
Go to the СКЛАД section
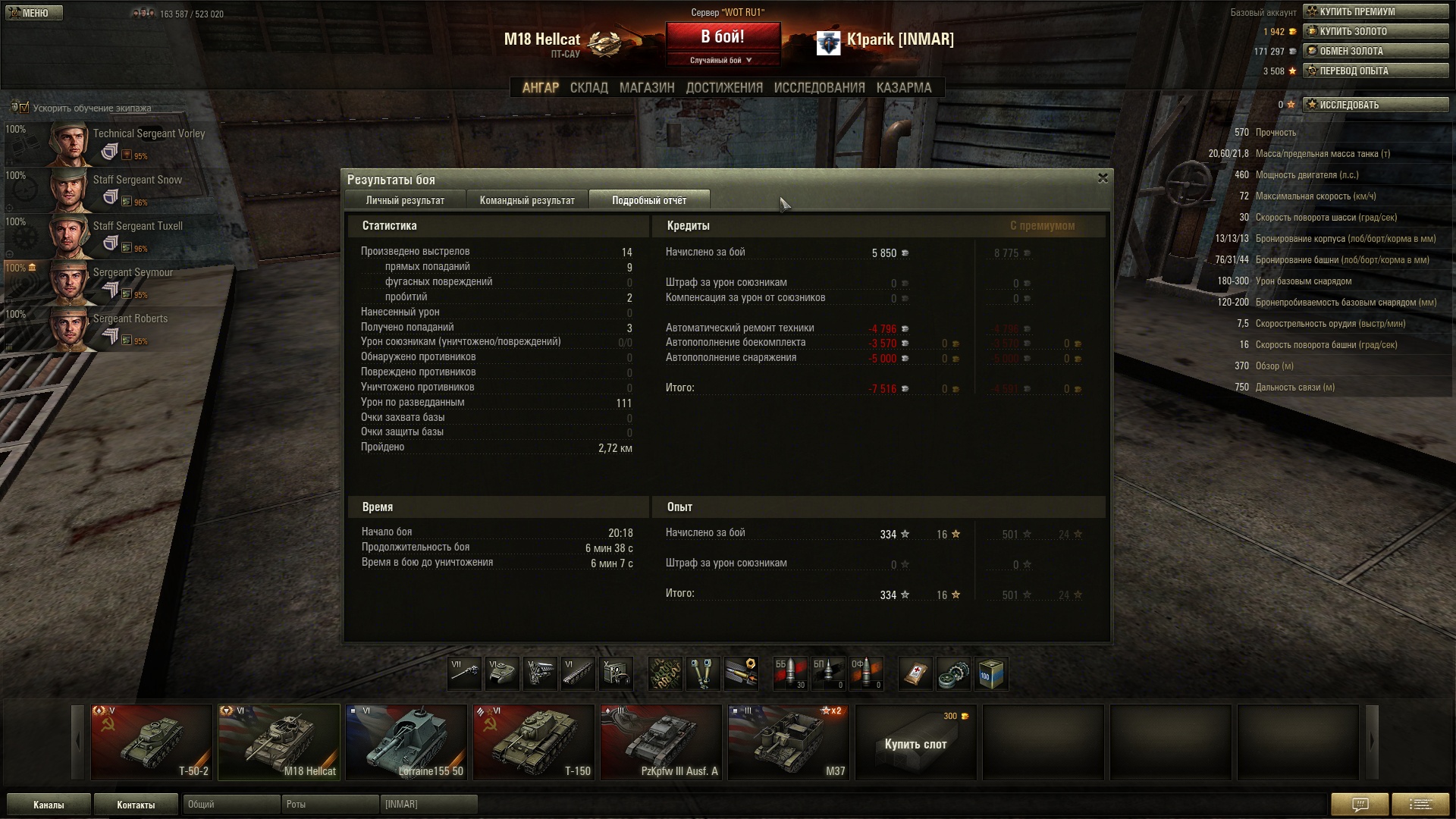pos(588,88)
